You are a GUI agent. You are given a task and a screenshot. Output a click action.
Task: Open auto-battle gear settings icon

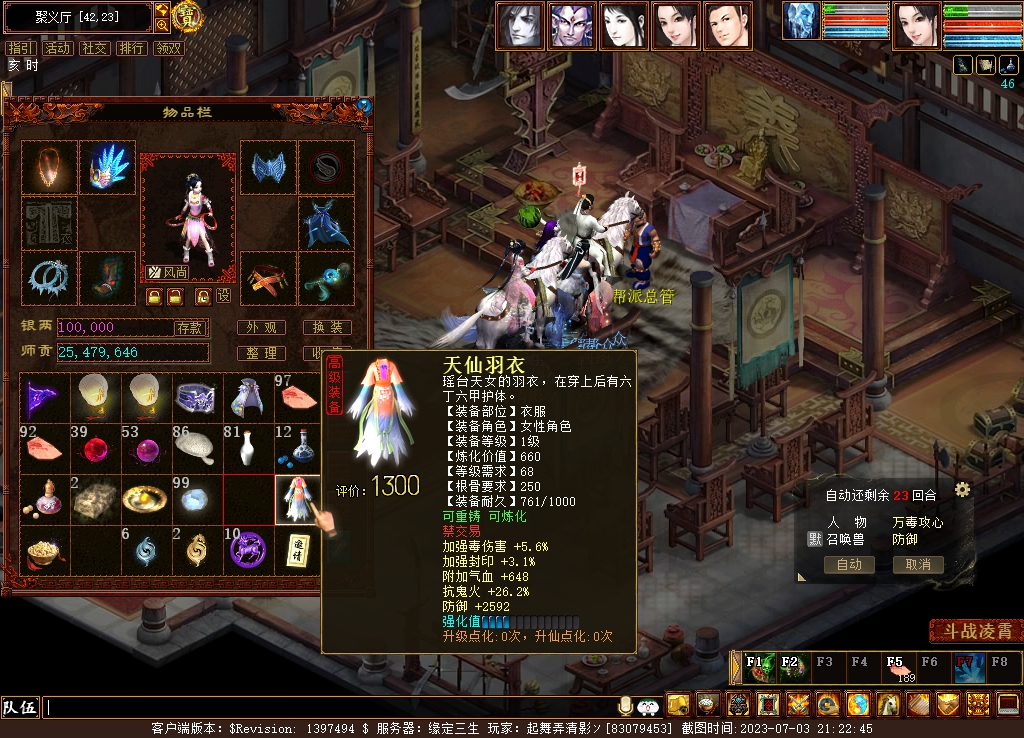962,490
